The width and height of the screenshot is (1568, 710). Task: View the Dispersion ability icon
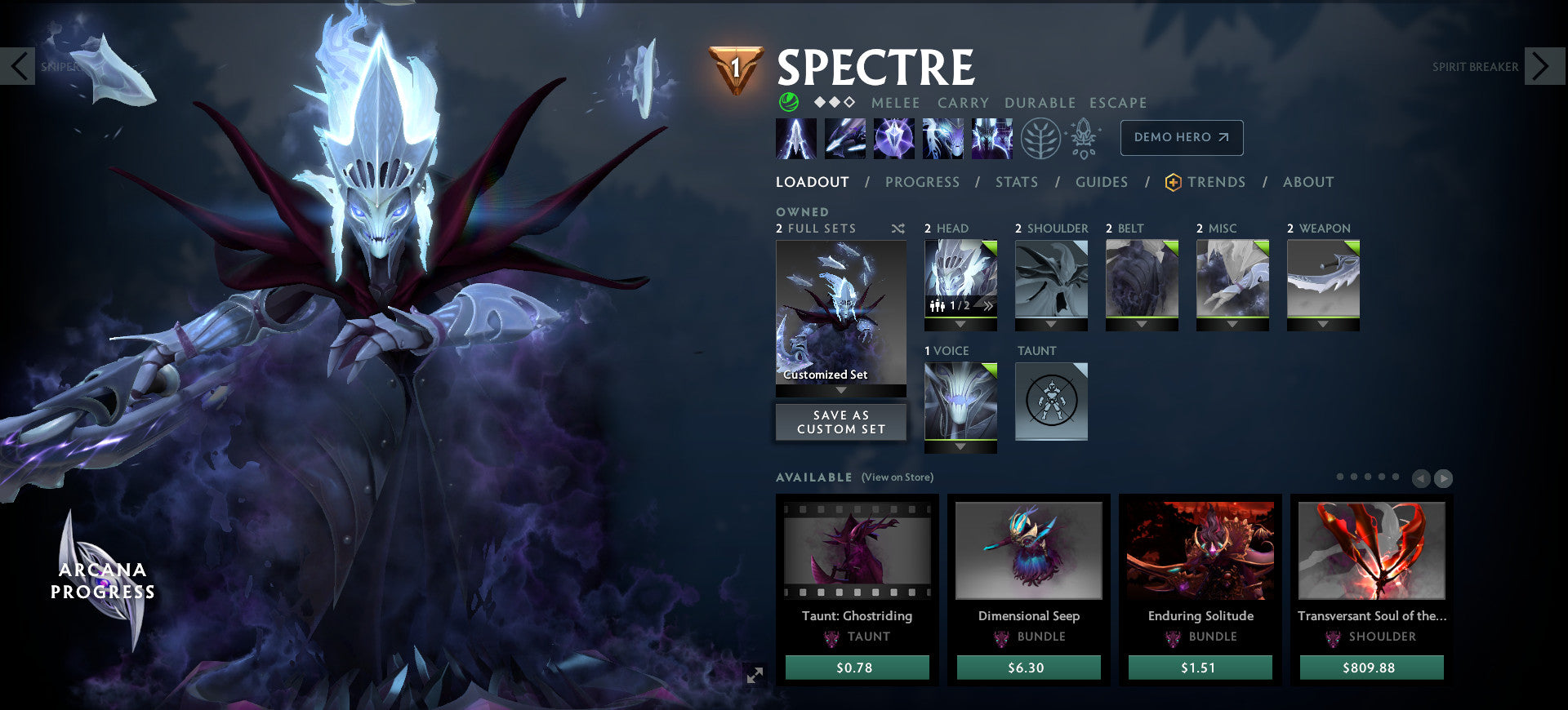click(x=894, y=138)
